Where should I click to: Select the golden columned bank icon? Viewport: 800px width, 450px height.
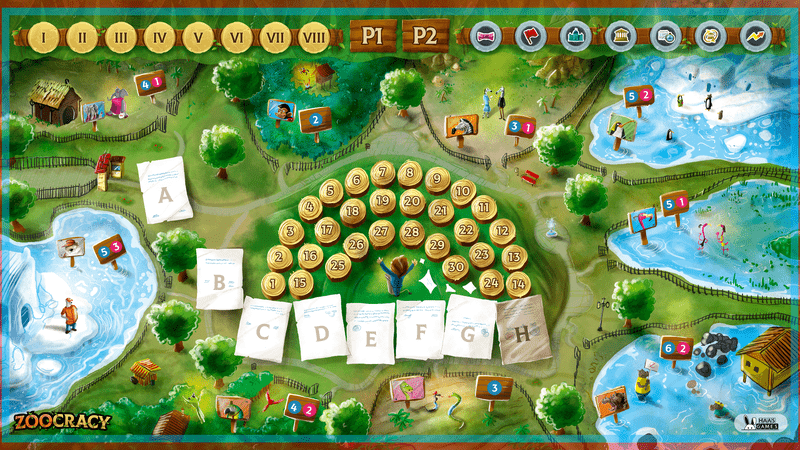click(620, 36)
